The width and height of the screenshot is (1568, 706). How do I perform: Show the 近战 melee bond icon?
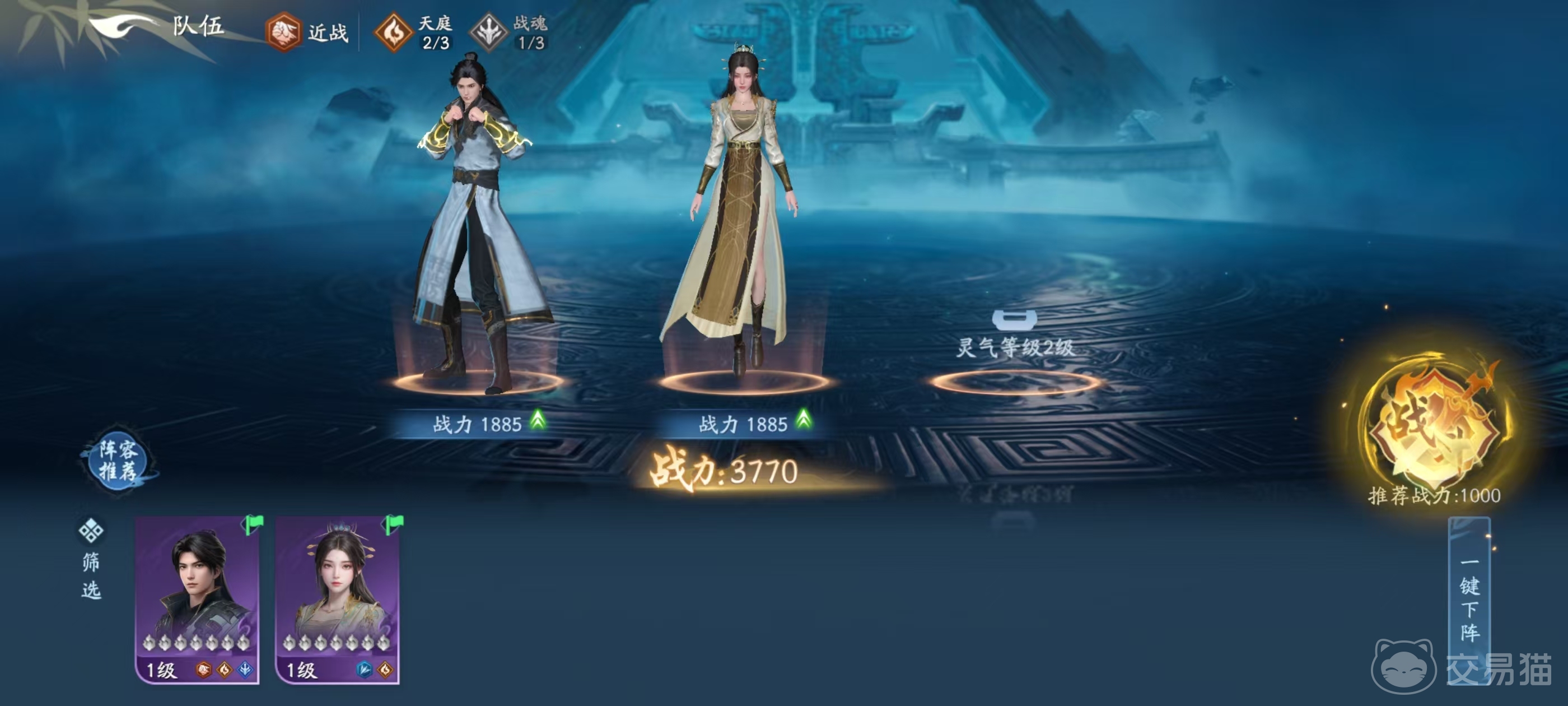(284, 32)
